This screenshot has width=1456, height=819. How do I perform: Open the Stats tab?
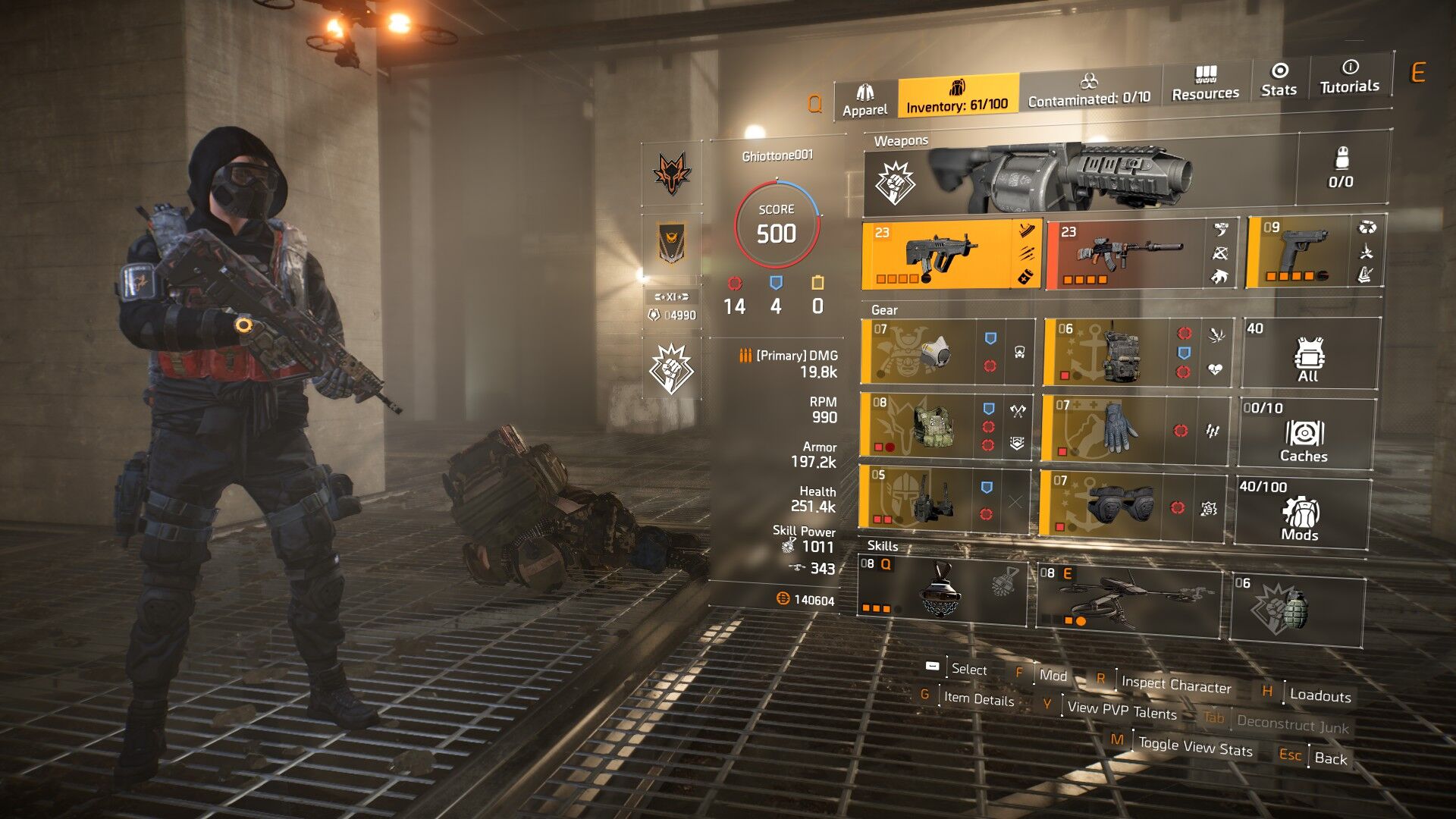(1279, 80)
